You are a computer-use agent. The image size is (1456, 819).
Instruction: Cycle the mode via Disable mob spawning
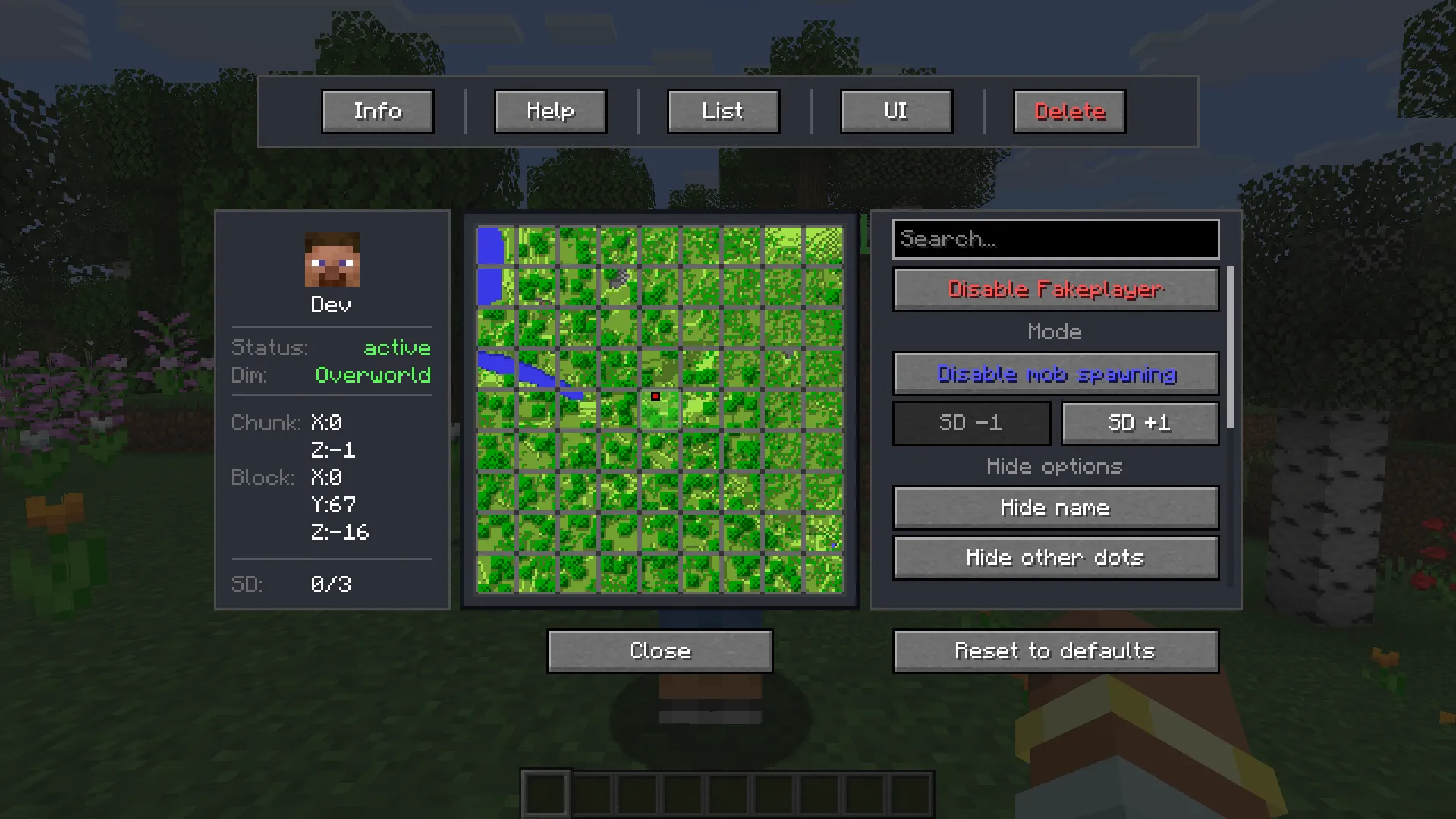click(x=1055, y=373)
